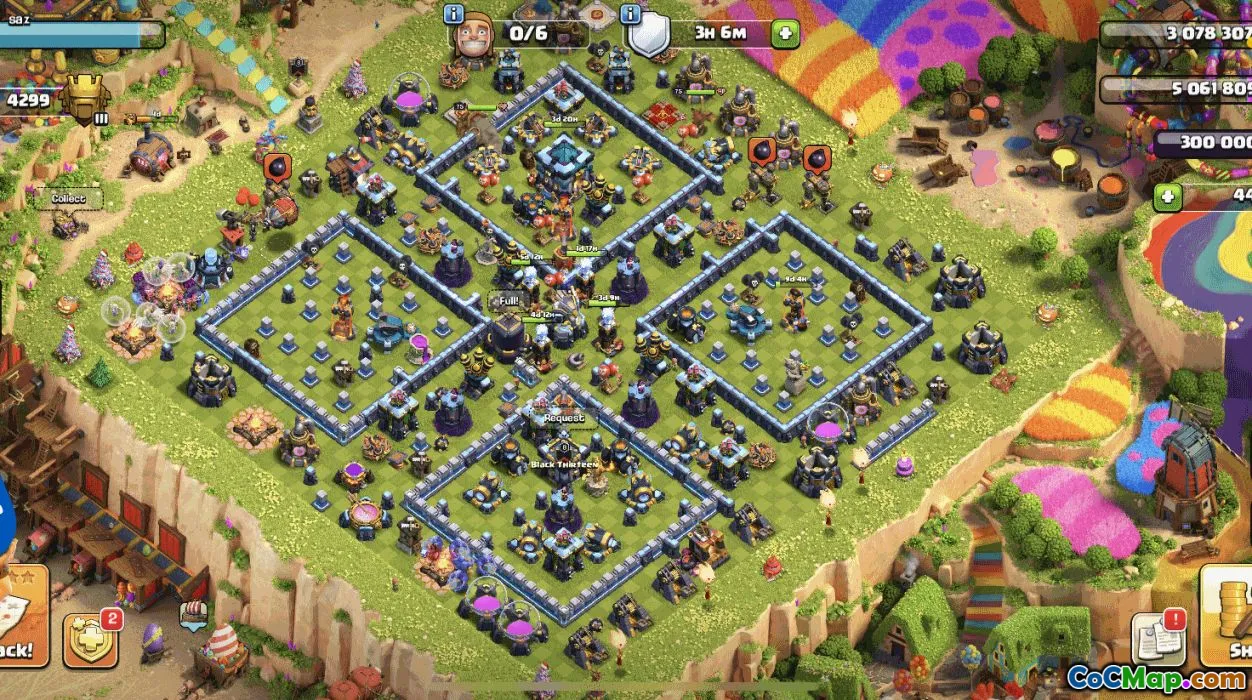The image size is (1252, 700).
Task: Click the shield info "i" button
Action: tap(630, 14)
